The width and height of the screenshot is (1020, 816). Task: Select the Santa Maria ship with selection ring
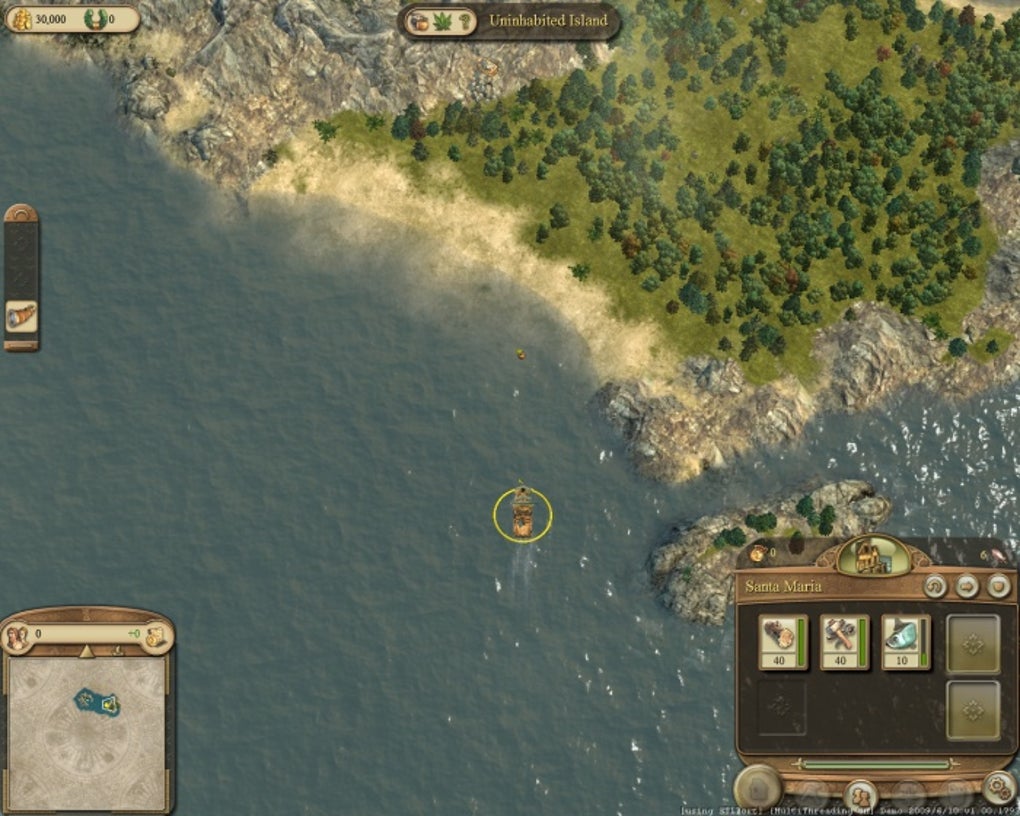coord(522,515)
